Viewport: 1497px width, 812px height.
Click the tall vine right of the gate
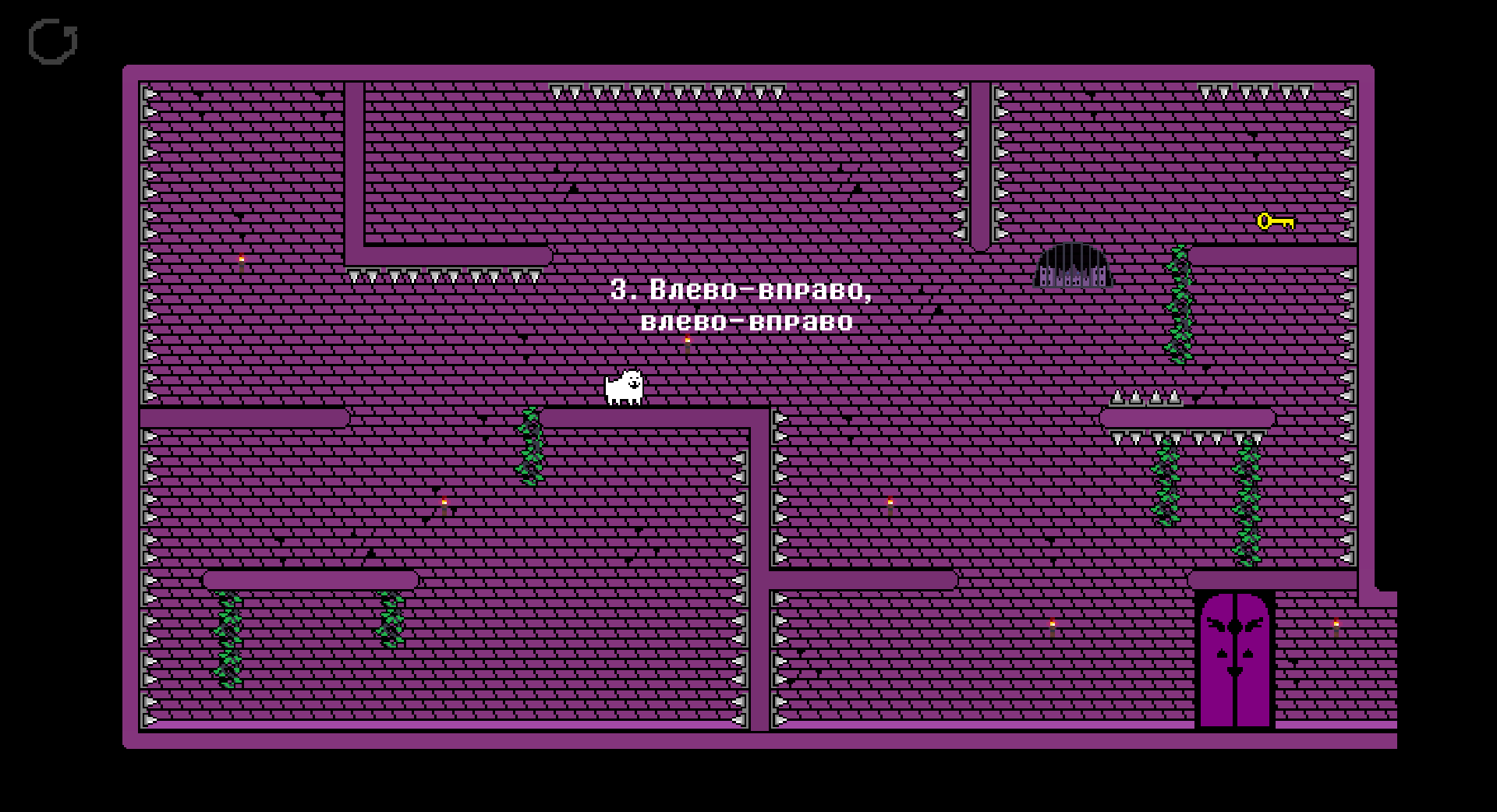click(x=1179, y=304)
